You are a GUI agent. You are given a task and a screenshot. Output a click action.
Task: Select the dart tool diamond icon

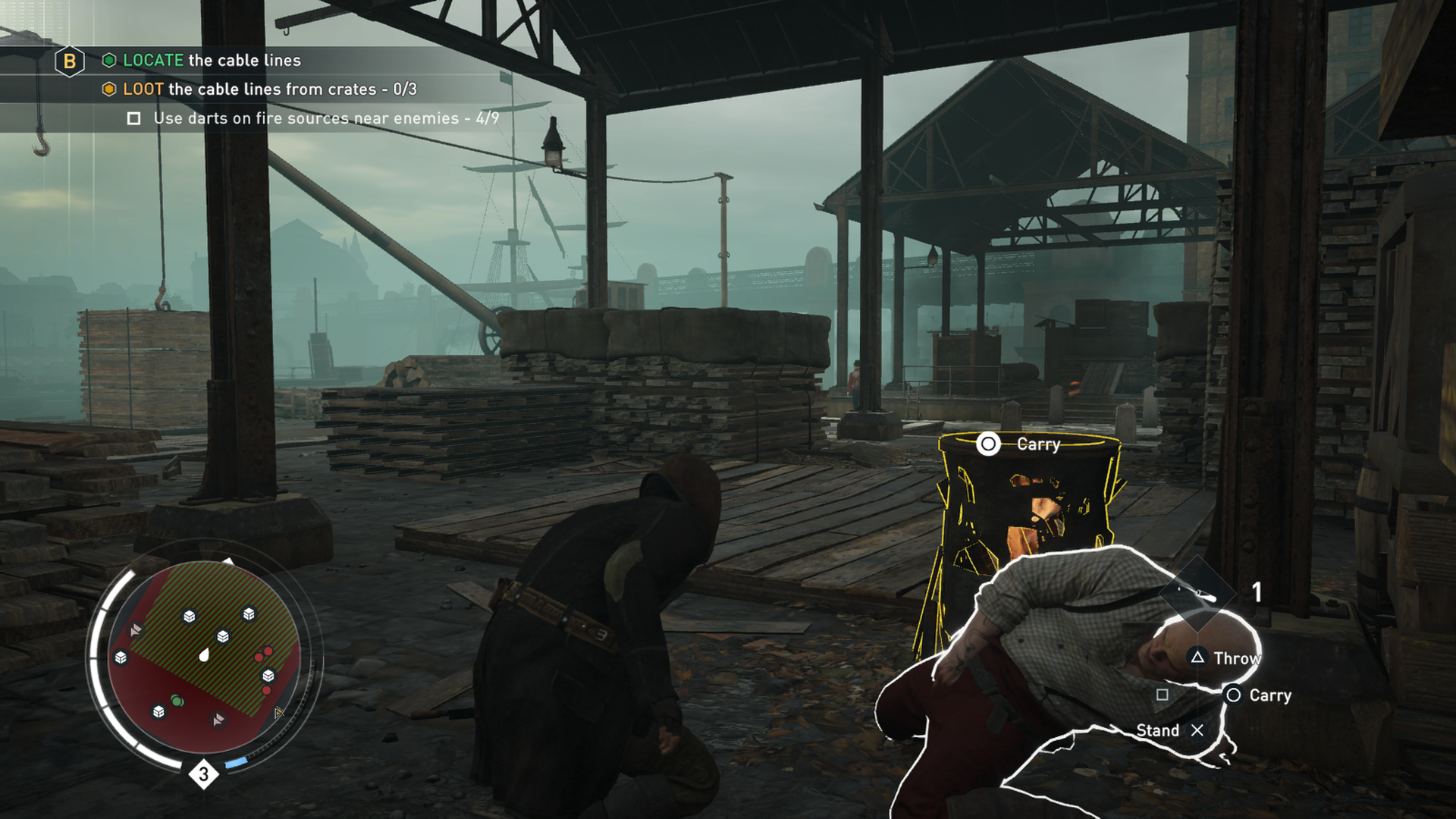point(1197,593)
